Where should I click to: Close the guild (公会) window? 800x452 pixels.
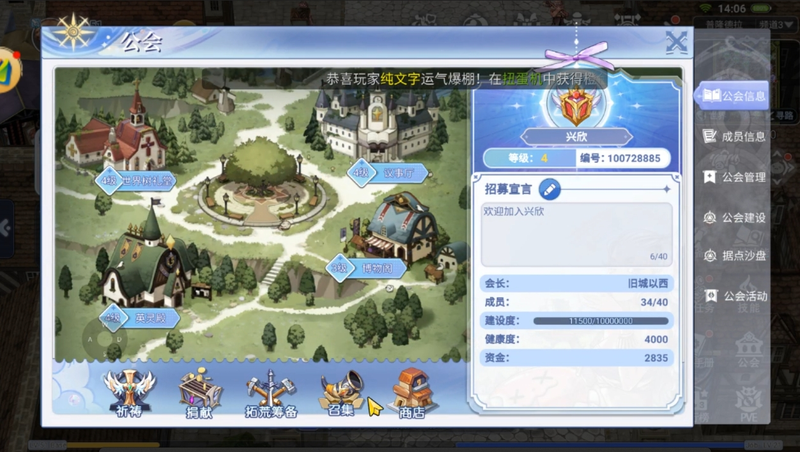[x=677, y=42]
